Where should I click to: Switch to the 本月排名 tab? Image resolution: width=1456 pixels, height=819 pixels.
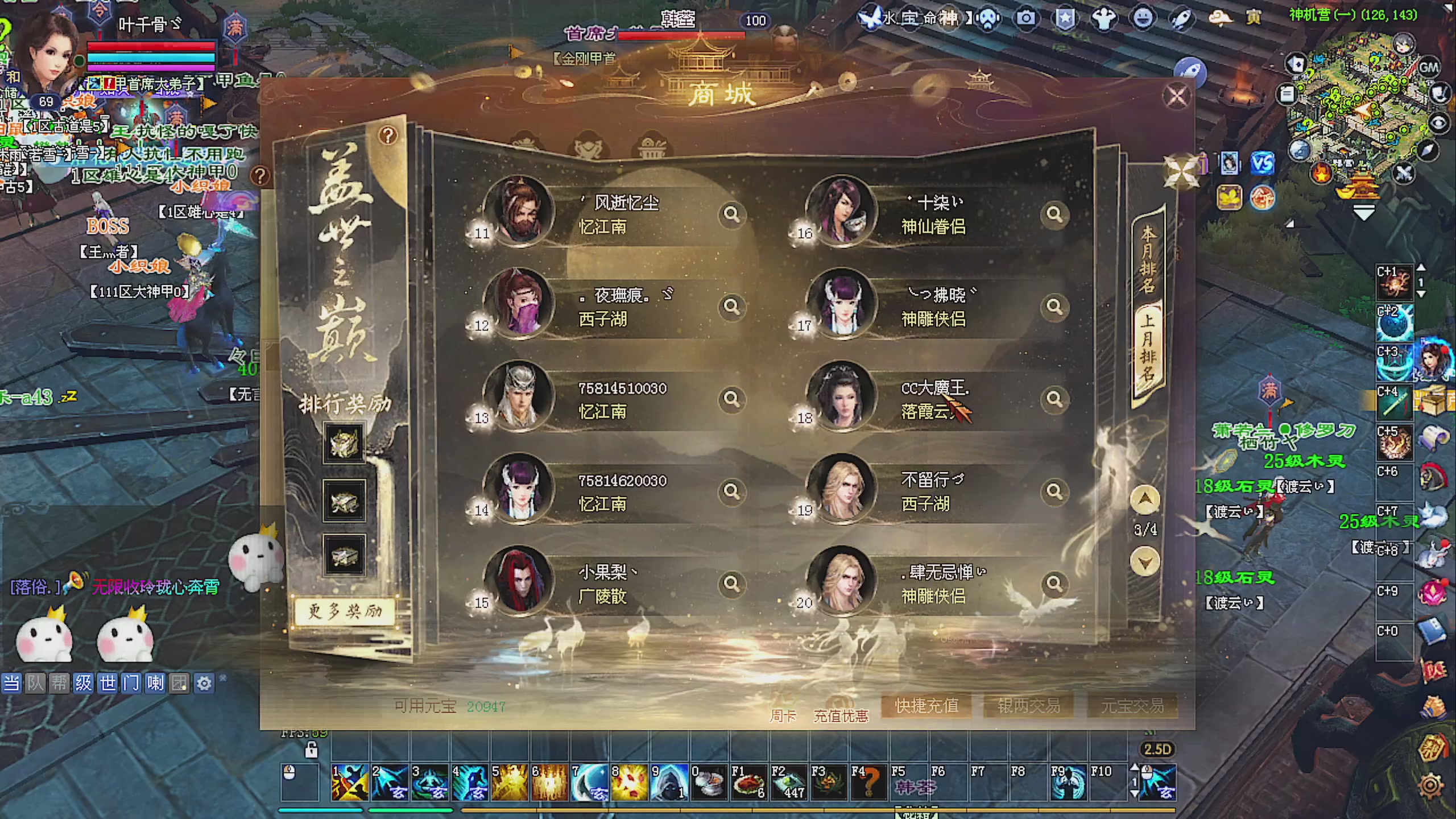tap(1148, 259)
